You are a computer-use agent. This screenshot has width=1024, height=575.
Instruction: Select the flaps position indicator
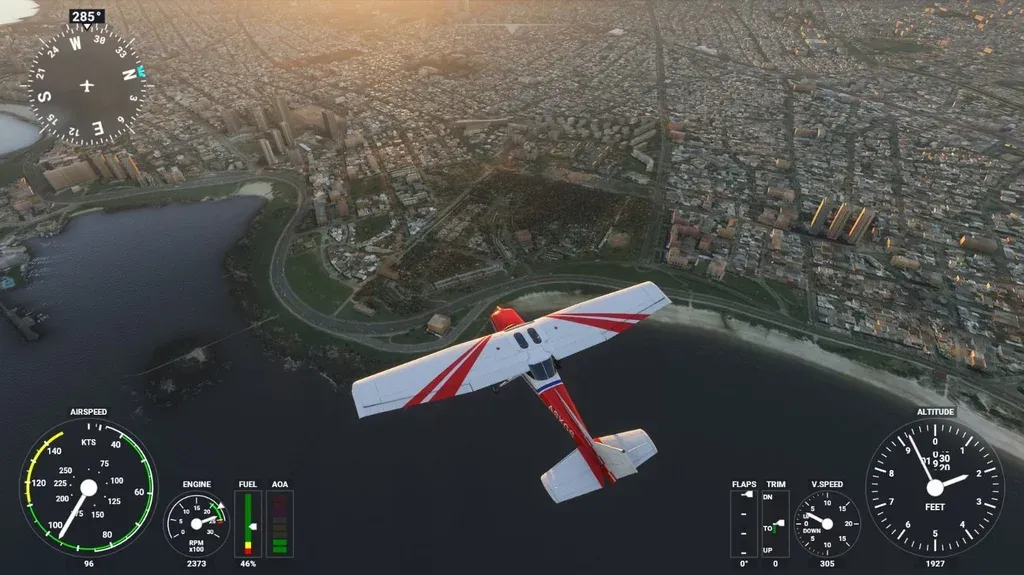pyautogui.click(x=743, y=523)
